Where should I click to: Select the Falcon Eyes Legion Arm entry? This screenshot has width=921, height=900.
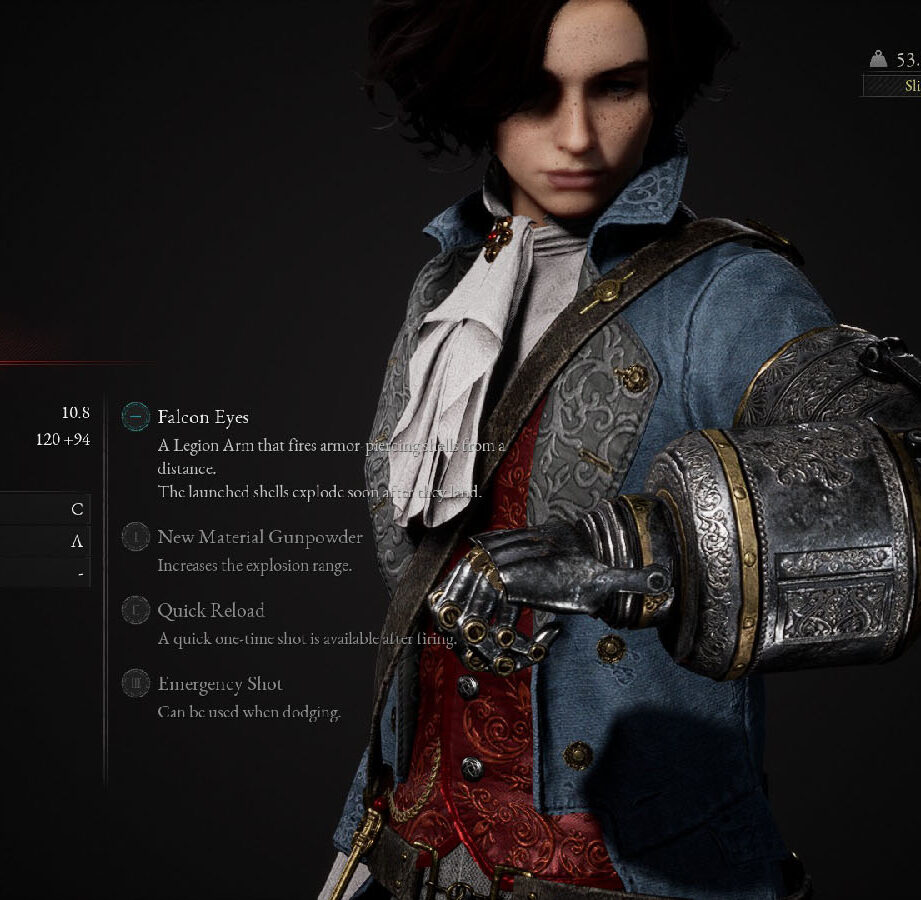point(203,417)
